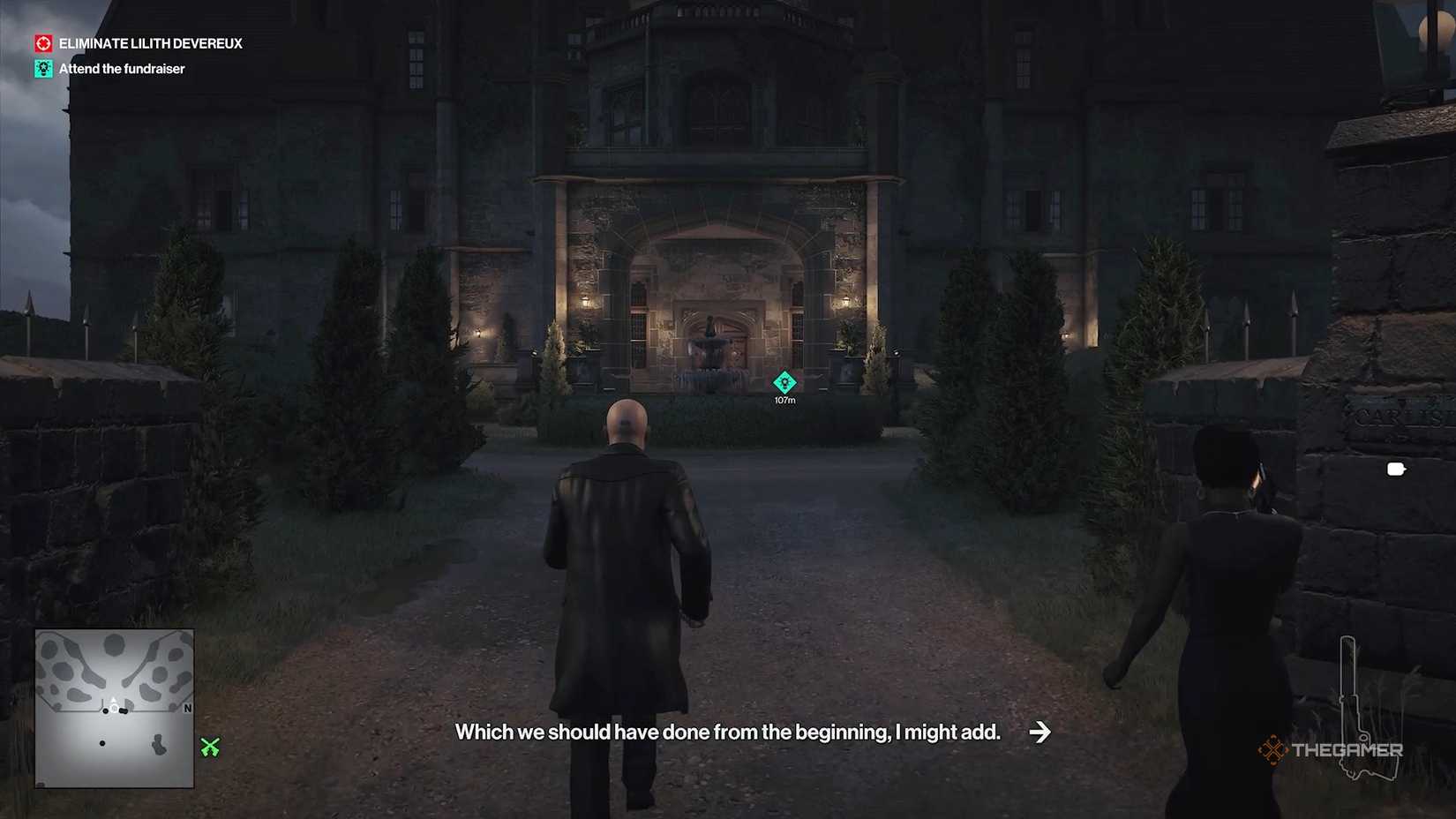Click the THEGAMER watermark text
Viewport: 1456px width, 819px height.
click(1349, 752)
